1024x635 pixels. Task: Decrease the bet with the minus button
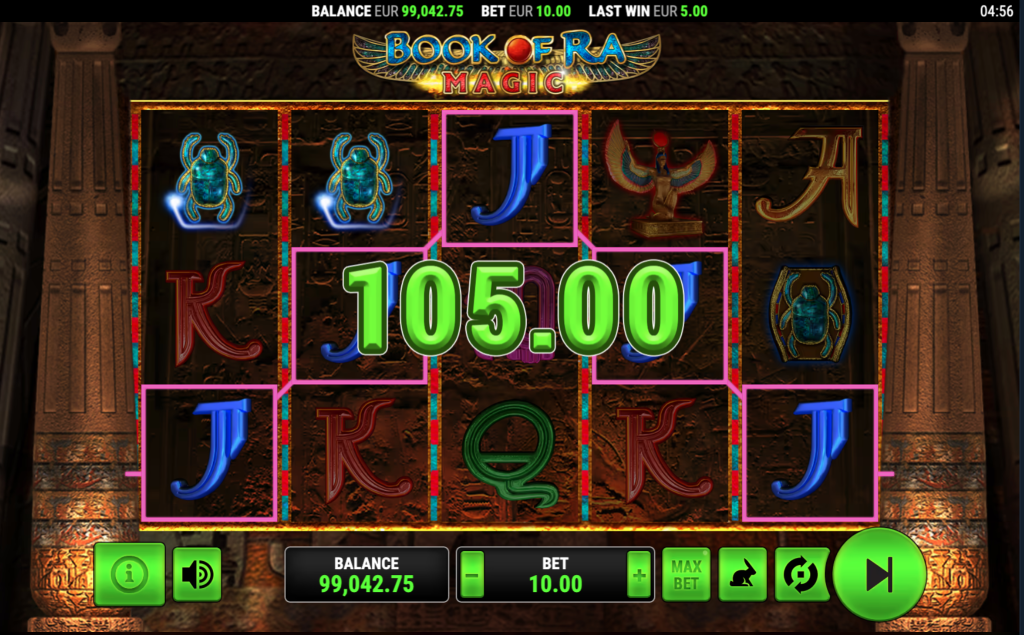point(473,575)
